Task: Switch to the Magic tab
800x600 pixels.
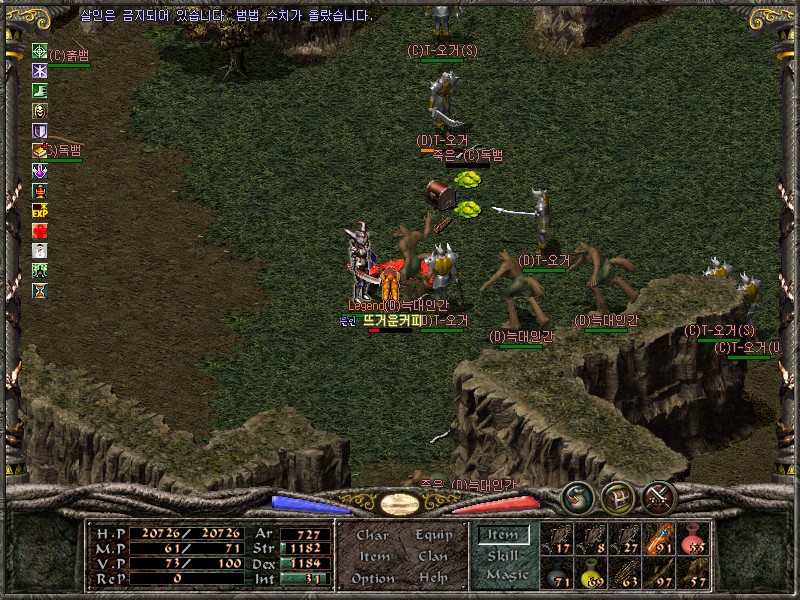Action: (x=506, y=575)
